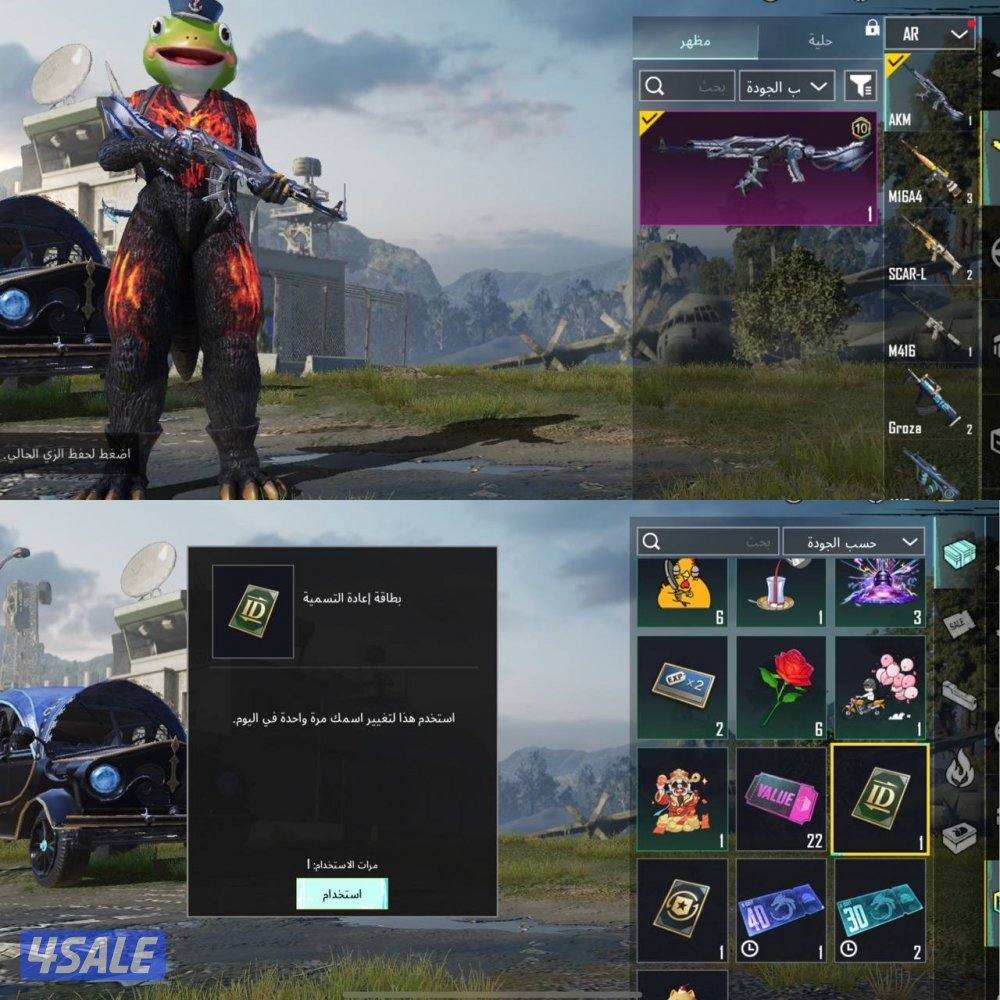Select the glacier AKM skin thumbnail
The image size is (1000, 1000).
[757, 167]
